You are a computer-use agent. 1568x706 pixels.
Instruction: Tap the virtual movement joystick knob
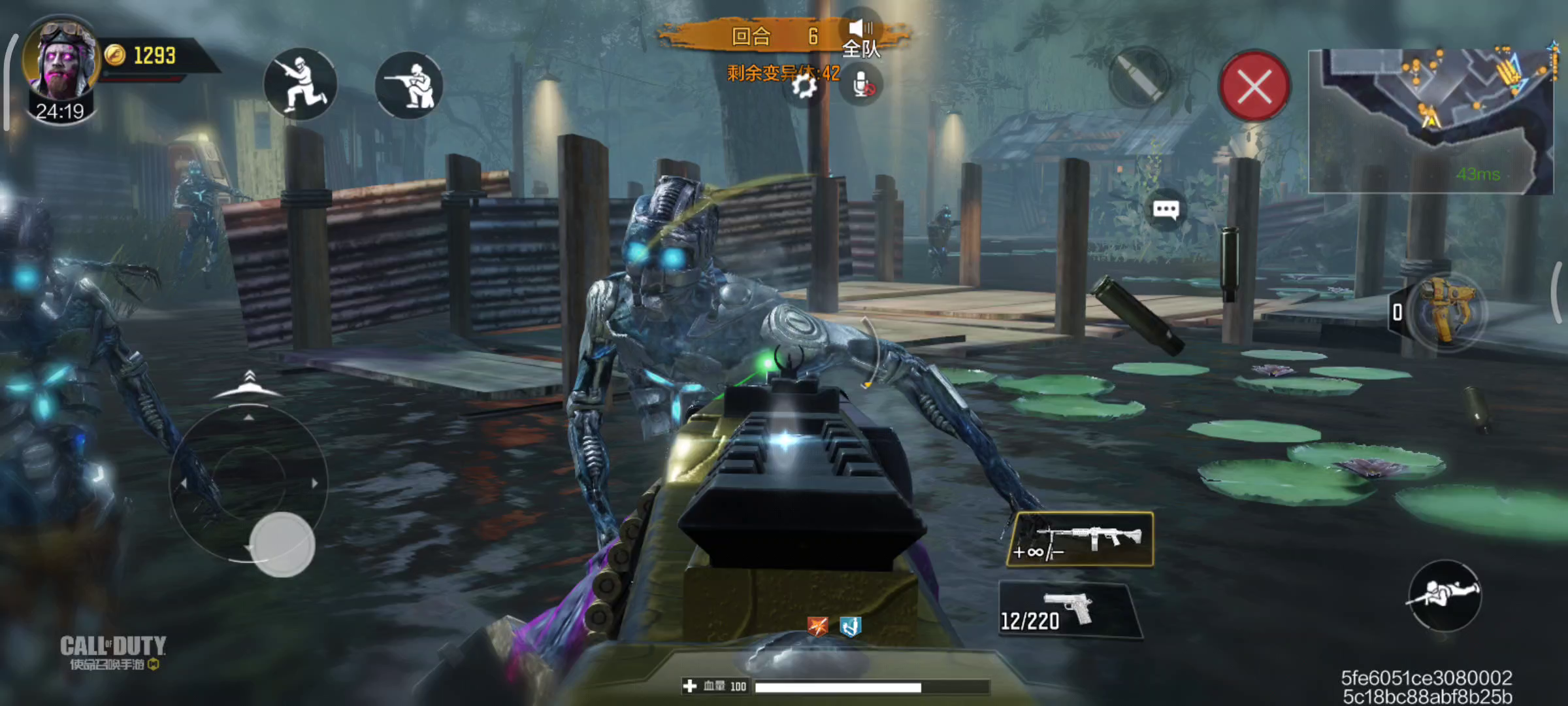282,545
